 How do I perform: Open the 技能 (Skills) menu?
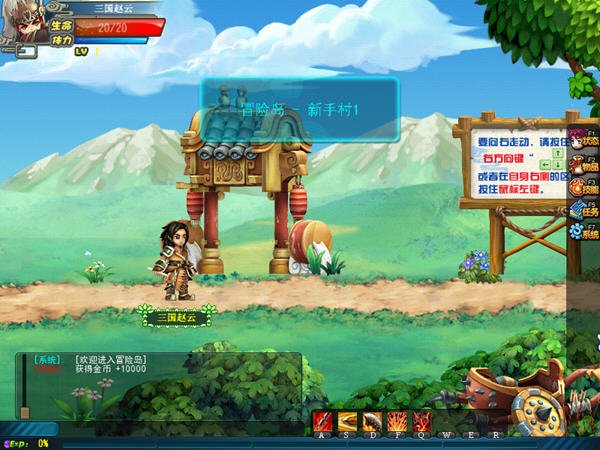pyautogui.click(x=584, y=186)
